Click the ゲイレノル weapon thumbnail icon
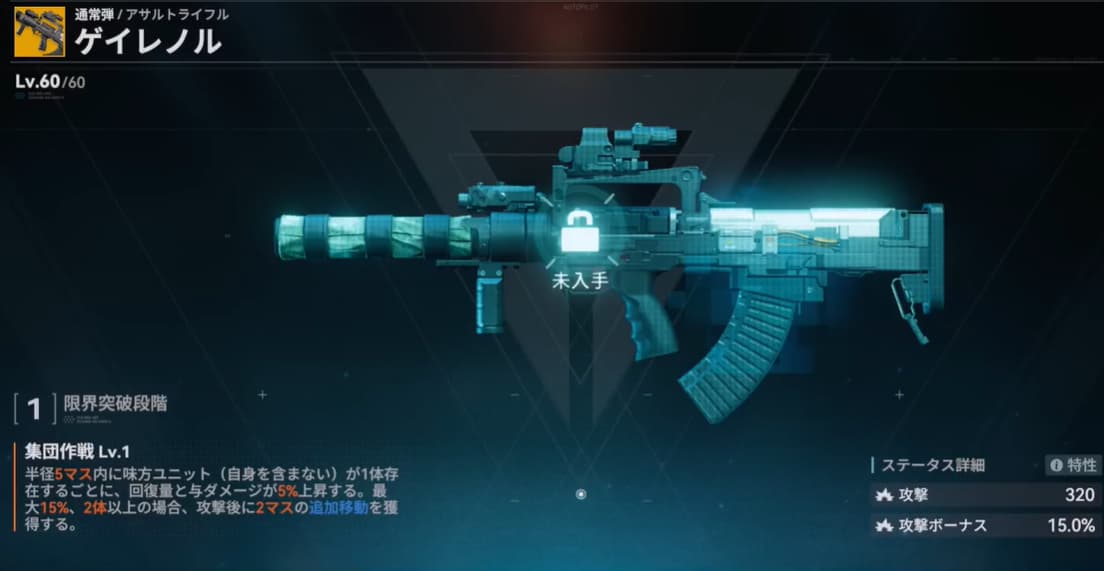 [32, 32]
